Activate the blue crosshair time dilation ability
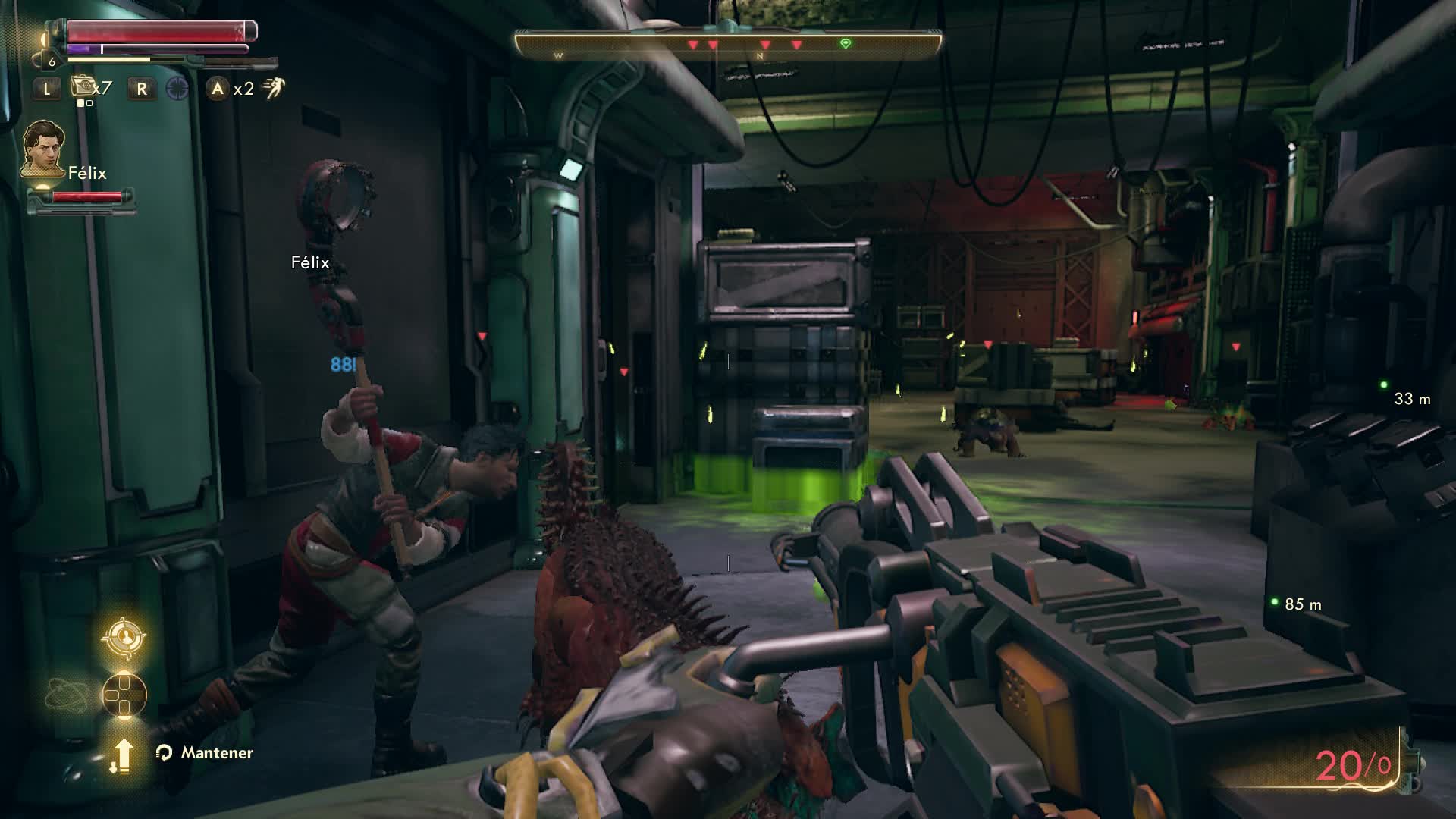1456x819 pixels. [x=177, y=89]
